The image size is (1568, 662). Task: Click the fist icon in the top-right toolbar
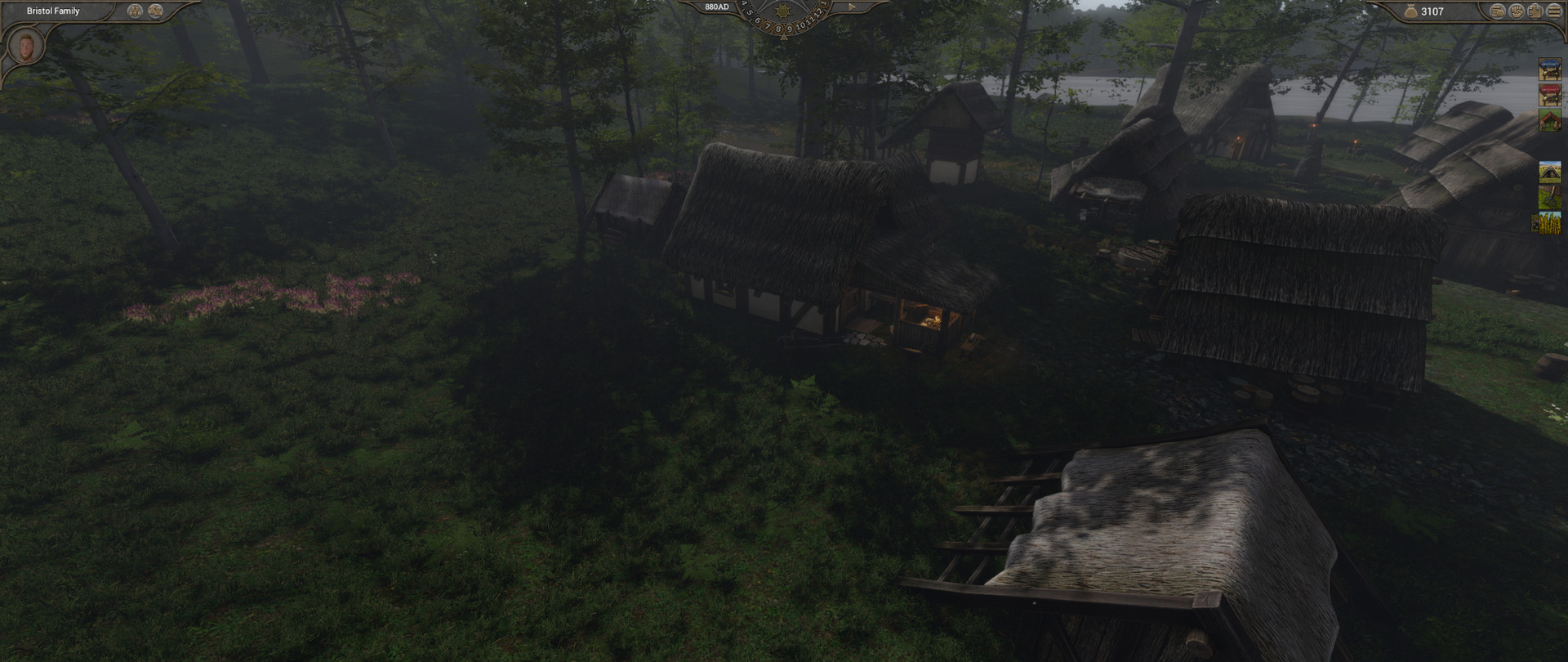1516,11
